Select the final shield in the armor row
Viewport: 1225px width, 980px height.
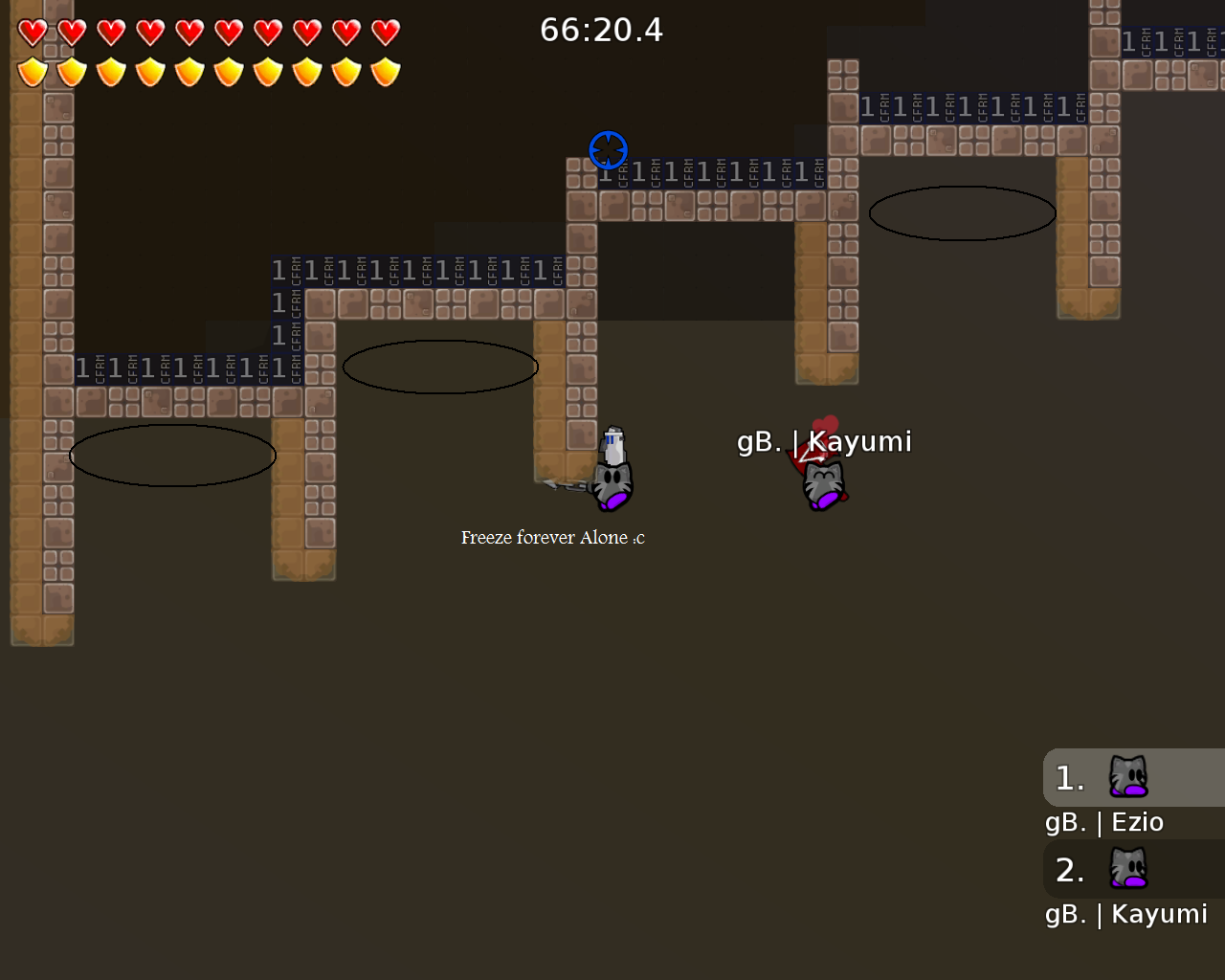point(384,71)
